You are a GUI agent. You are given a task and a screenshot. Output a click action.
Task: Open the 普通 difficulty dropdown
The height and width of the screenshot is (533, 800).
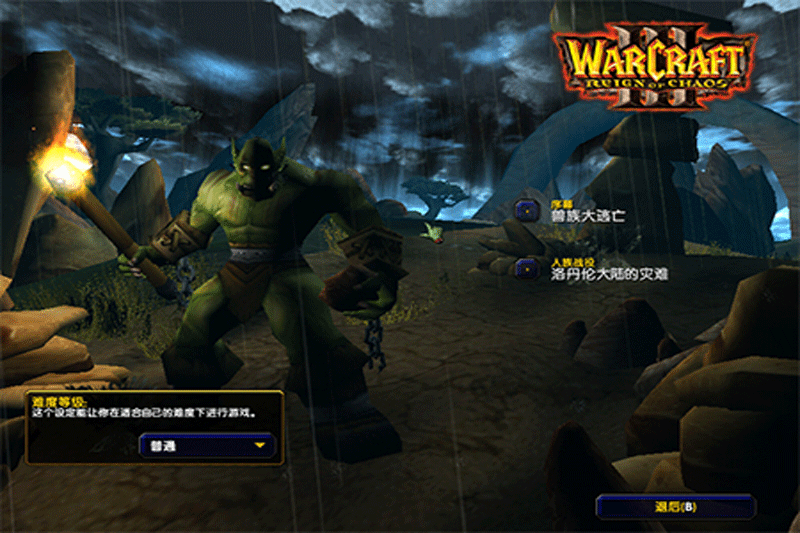[x=206, y=446]
